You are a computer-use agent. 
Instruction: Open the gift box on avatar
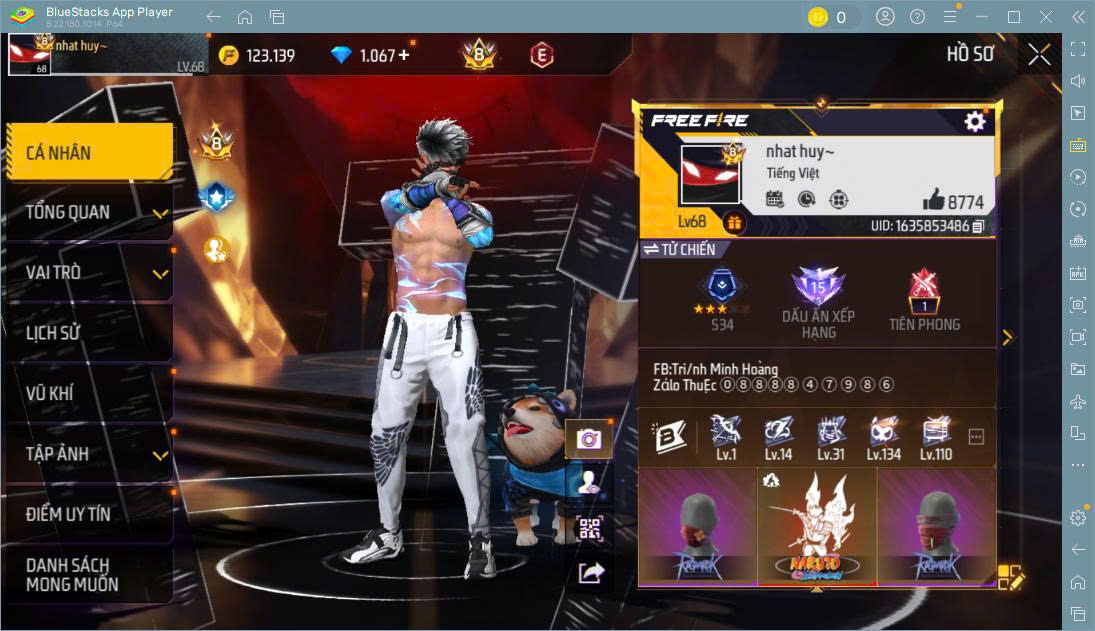[x=735, y=223]
